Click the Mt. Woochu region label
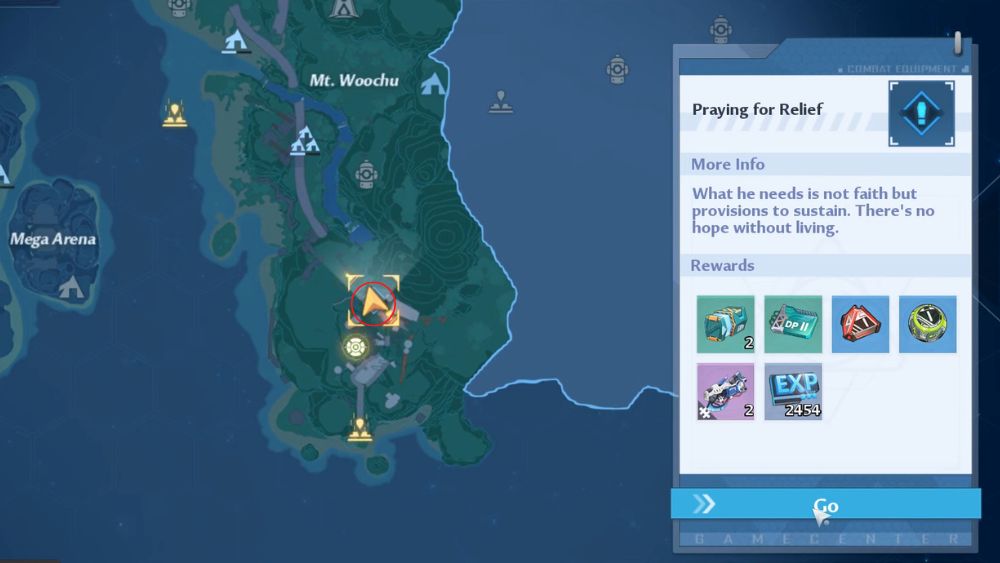1000x563 pixels. pyautogui.click(x=354, y=79)
